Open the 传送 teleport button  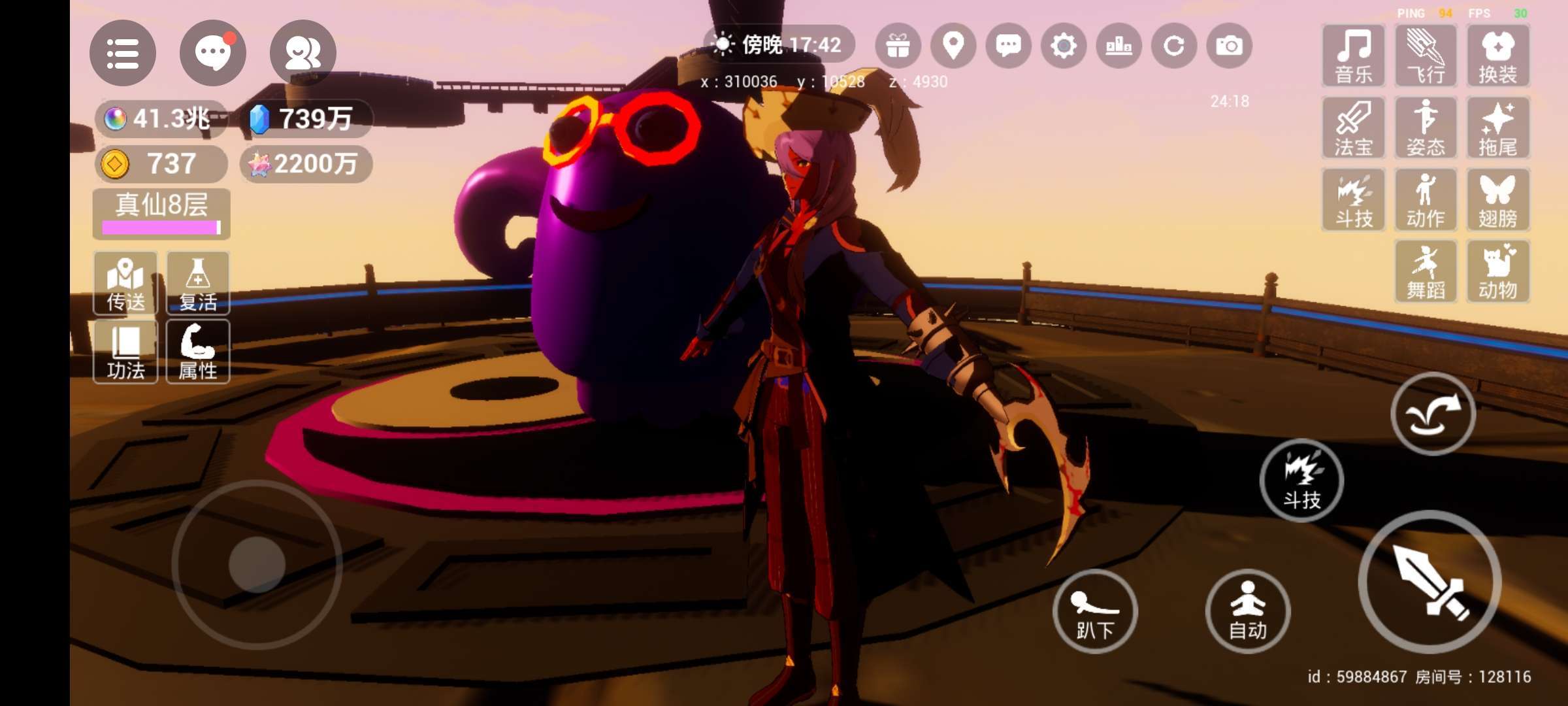[125, 284]
